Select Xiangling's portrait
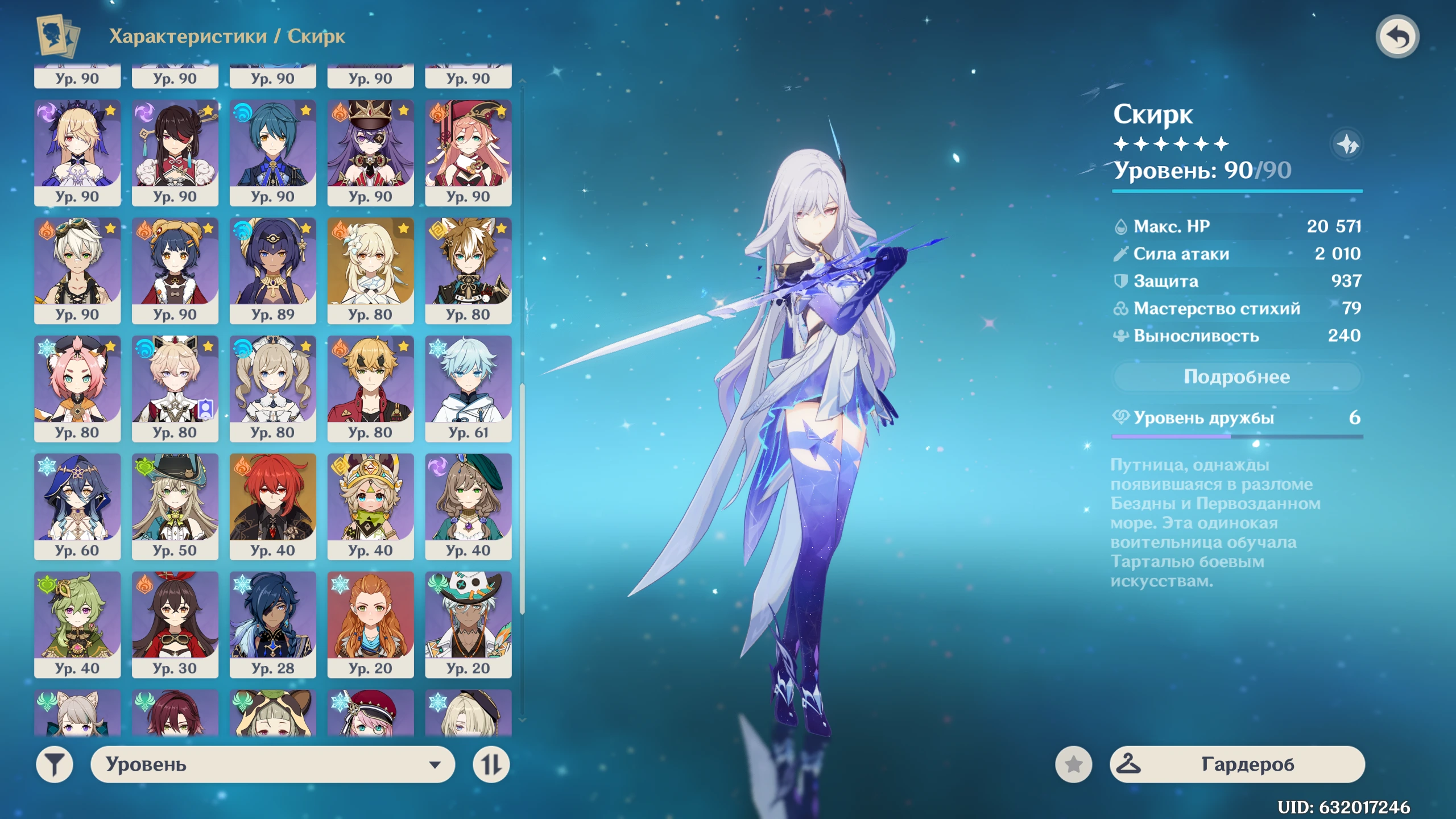 pos(175,270)
